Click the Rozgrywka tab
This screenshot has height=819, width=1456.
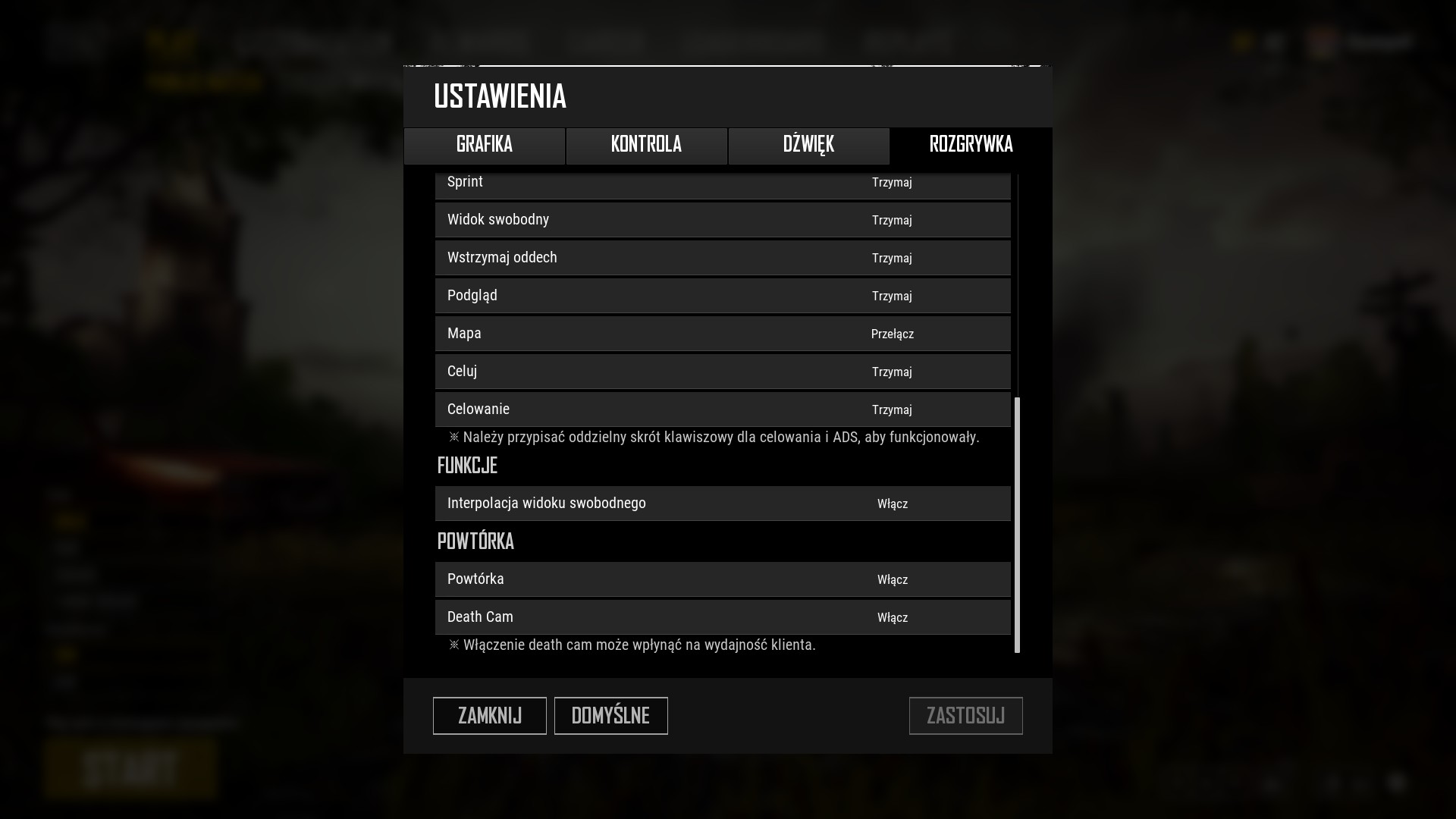[x=971, y=146]
